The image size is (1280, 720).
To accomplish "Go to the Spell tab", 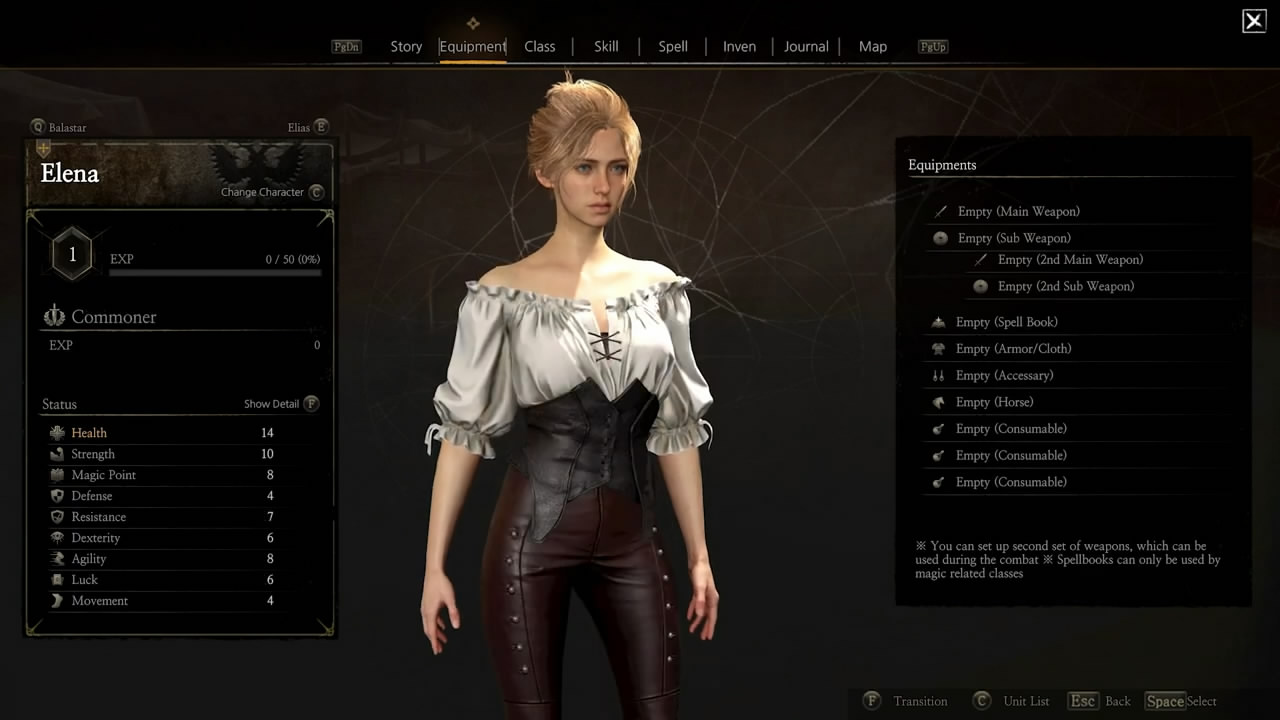I will point(673,47).
